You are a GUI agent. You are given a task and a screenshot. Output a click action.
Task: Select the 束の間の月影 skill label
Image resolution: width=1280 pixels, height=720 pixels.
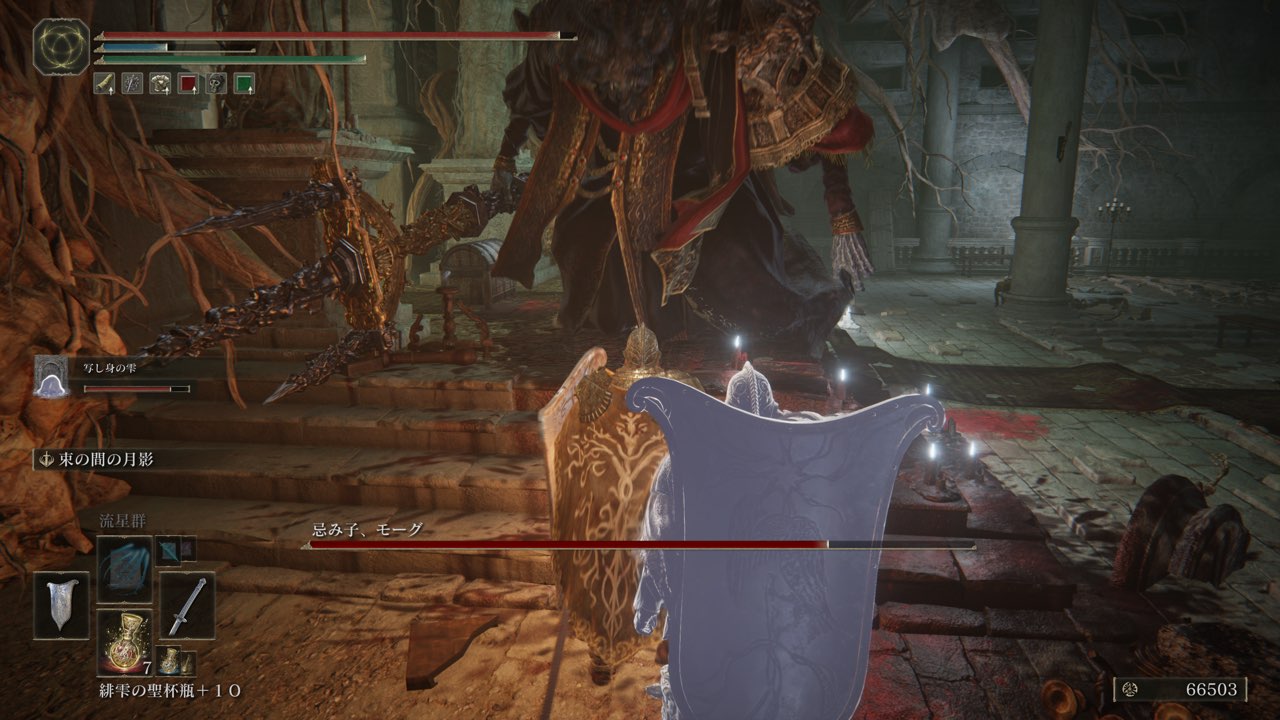[97, 459]
